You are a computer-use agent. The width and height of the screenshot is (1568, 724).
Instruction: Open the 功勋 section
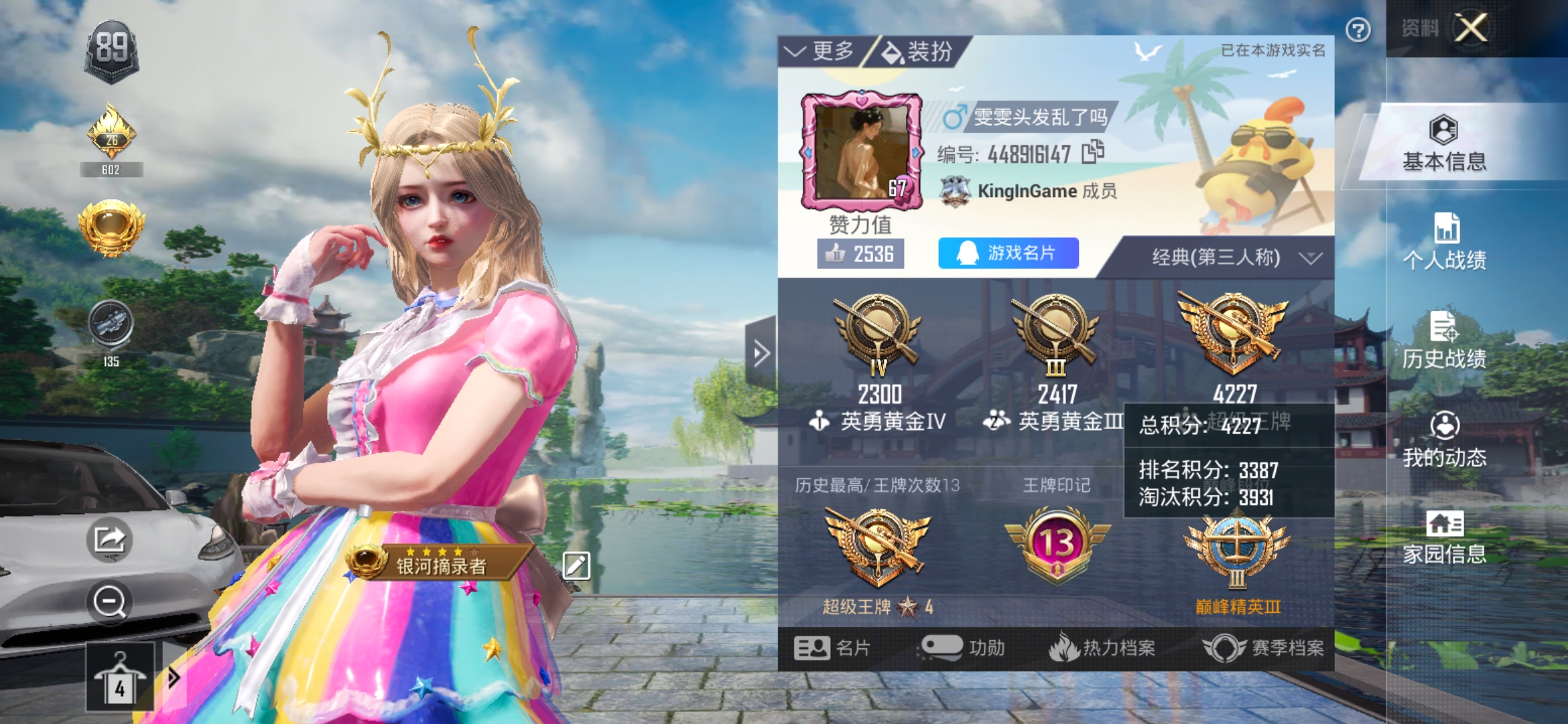(964, 648)
